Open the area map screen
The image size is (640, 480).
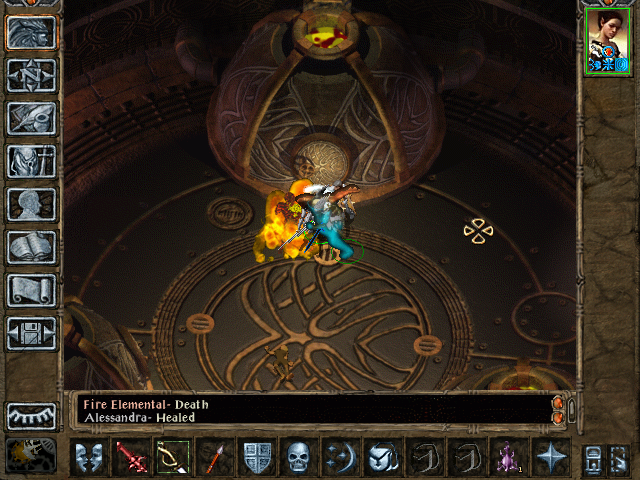[31, 75]
